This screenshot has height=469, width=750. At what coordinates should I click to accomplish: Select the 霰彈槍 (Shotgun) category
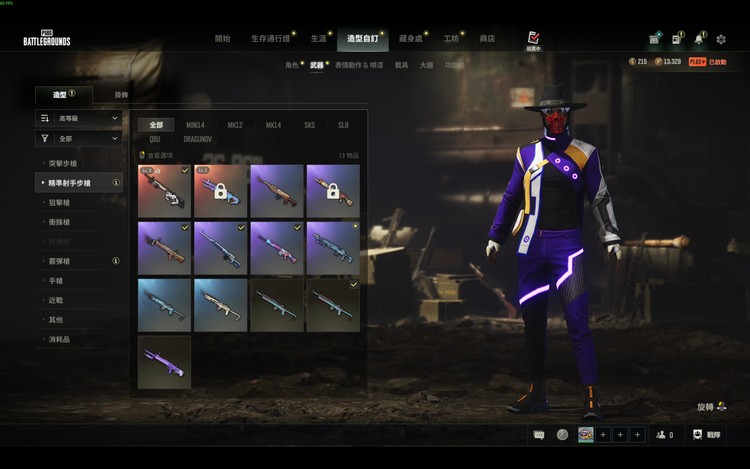point(59,261)
